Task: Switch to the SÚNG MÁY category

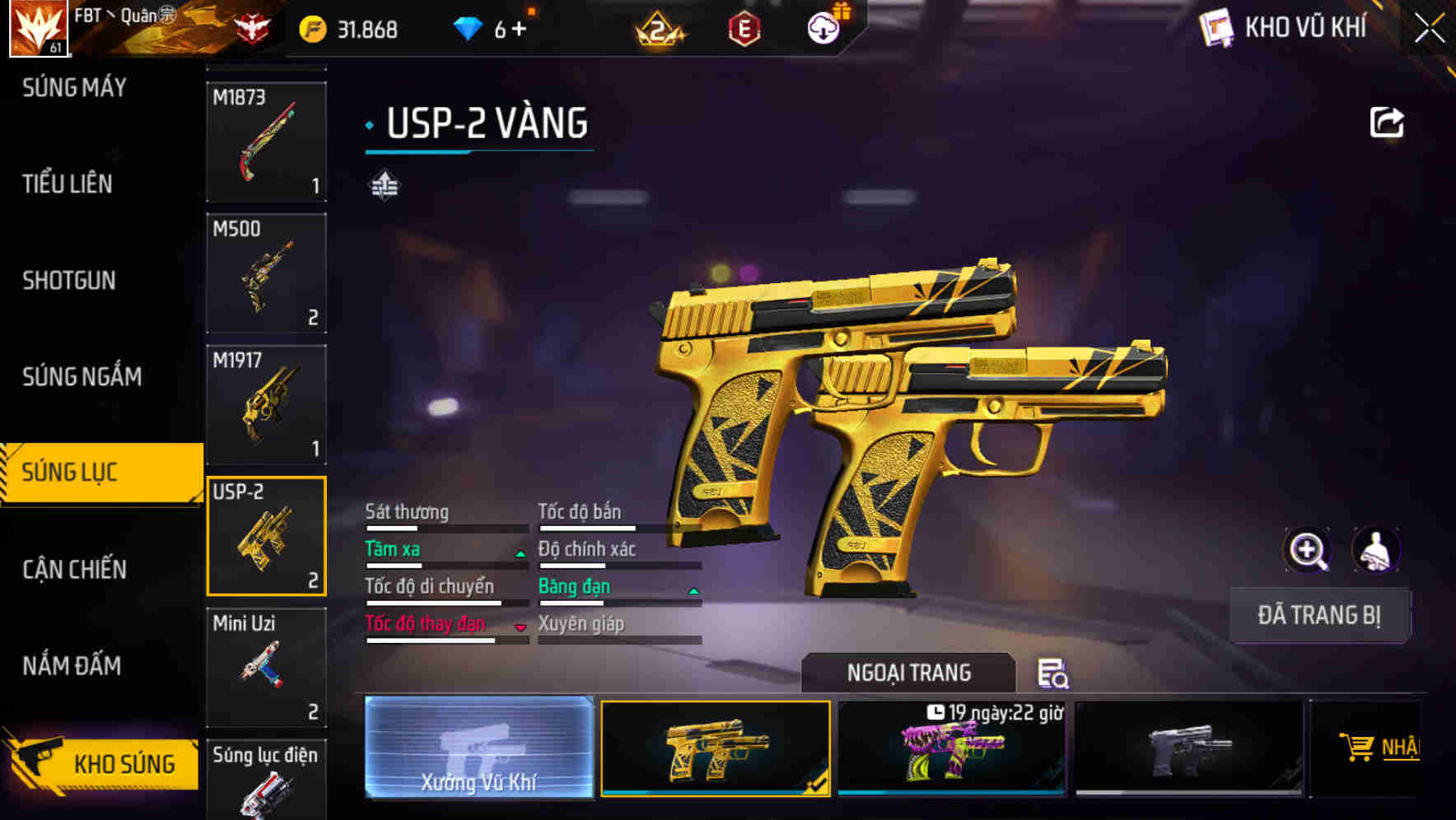Action: coord(74,87)
